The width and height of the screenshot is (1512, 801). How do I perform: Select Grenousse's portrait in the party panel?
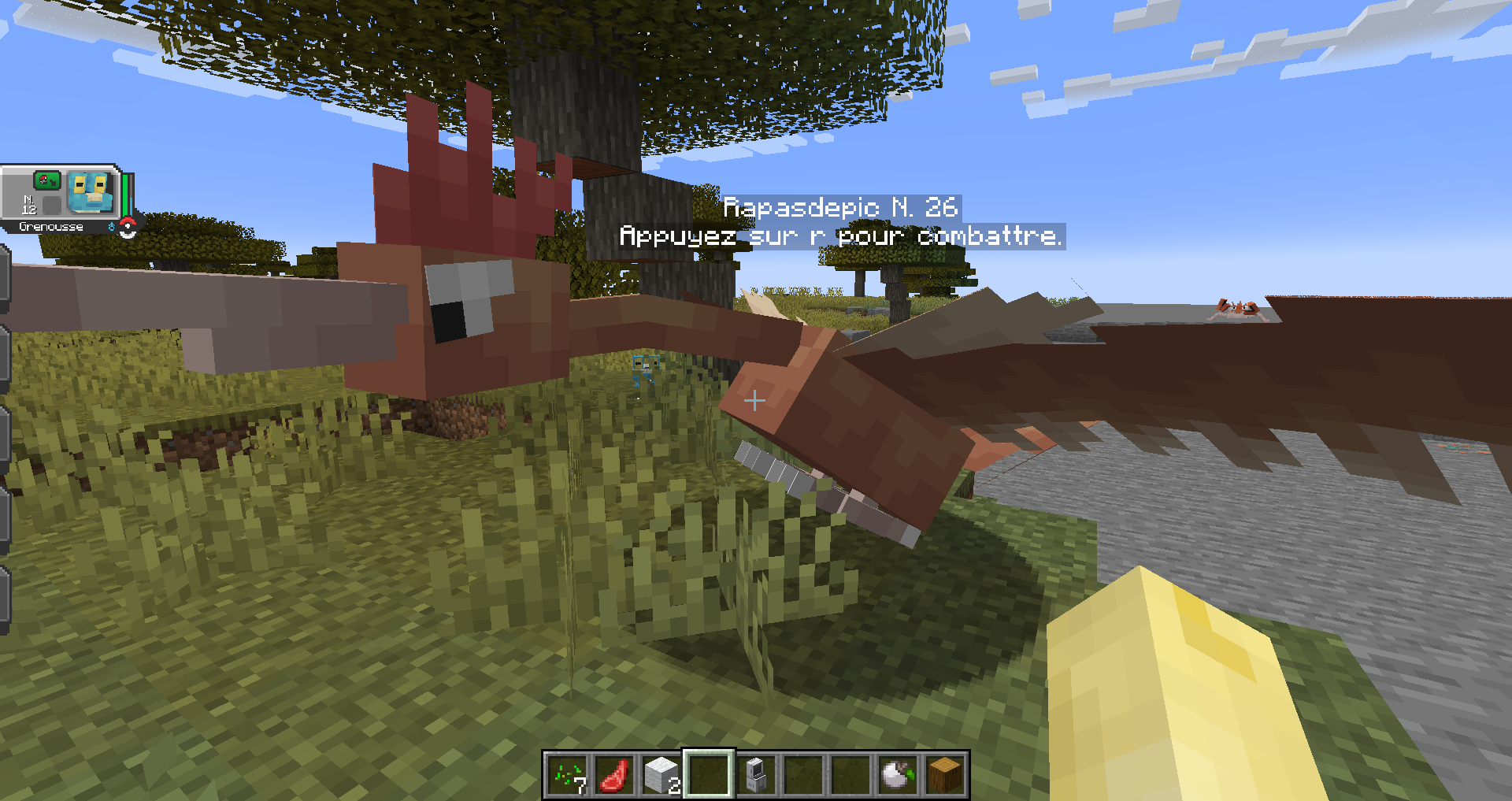pos(91,193)
